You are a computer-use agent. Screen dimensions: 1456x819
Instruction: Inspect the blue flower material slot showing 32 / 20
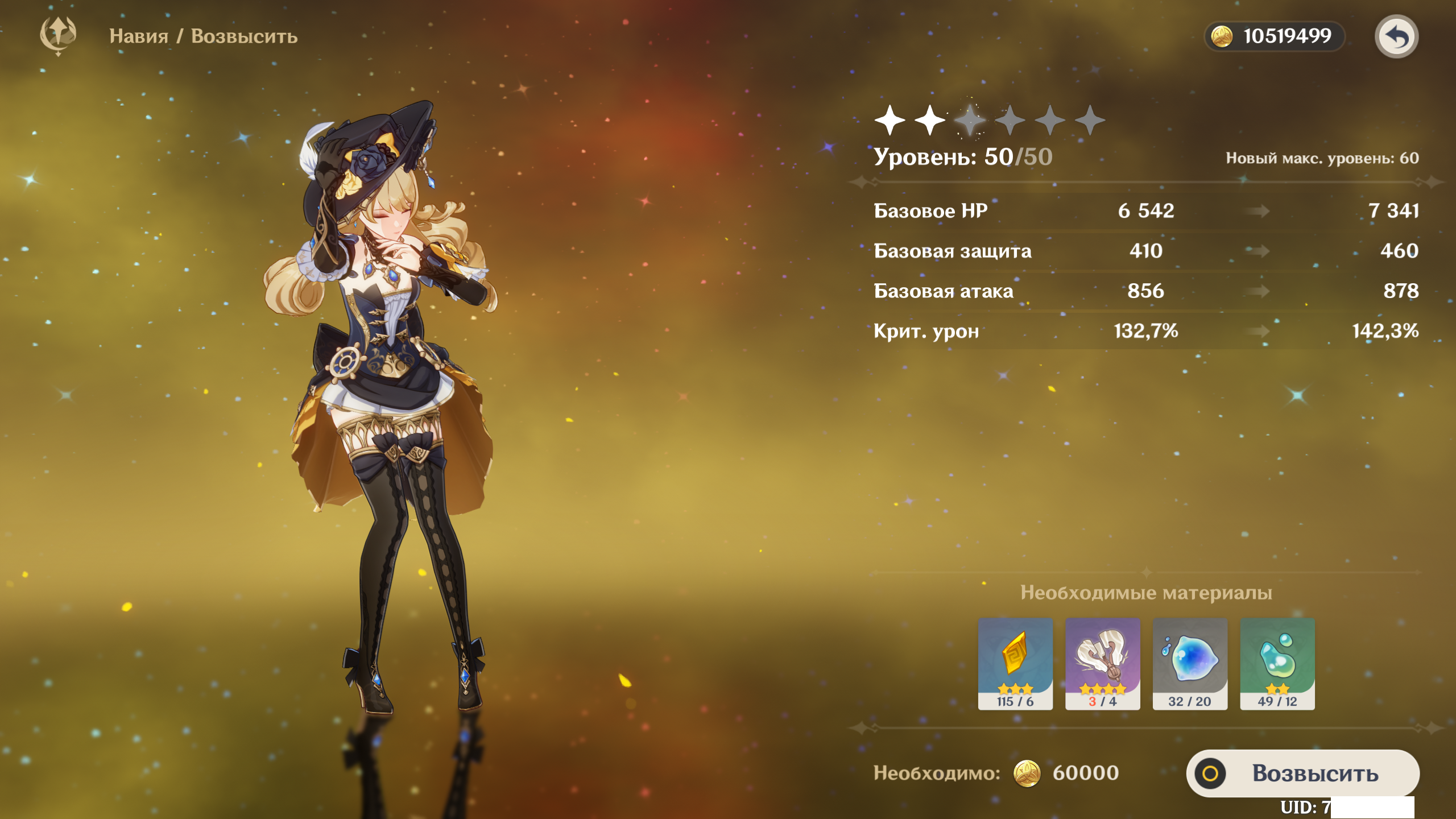coord(1190,663)
